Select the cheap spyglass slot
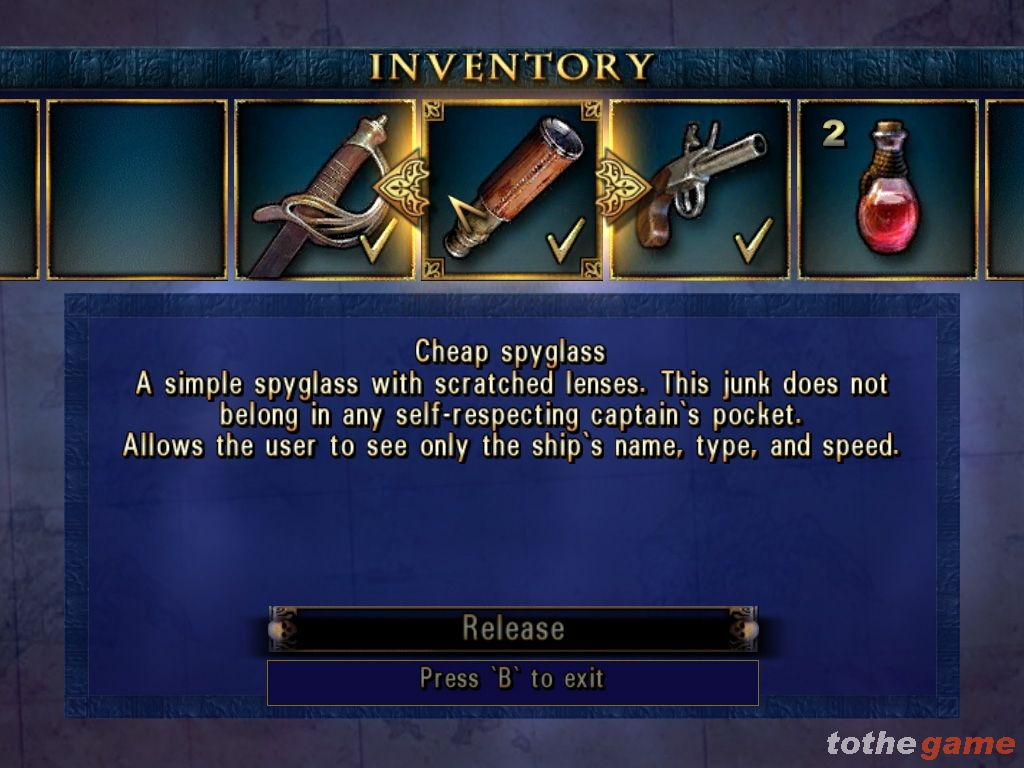Image resolution: width=1024 pixels, height=768 pixels. pyautogui.click(x=511, y=190)
